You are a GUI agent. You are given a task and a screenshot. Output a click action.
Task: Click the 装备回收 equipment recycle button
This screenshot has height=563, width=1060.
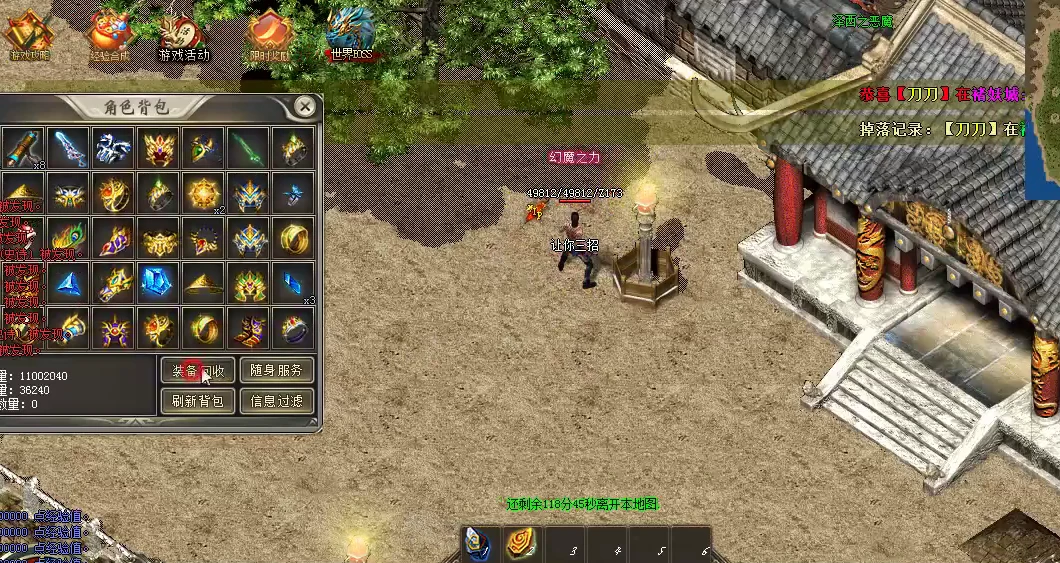click(x=198, y=370)
